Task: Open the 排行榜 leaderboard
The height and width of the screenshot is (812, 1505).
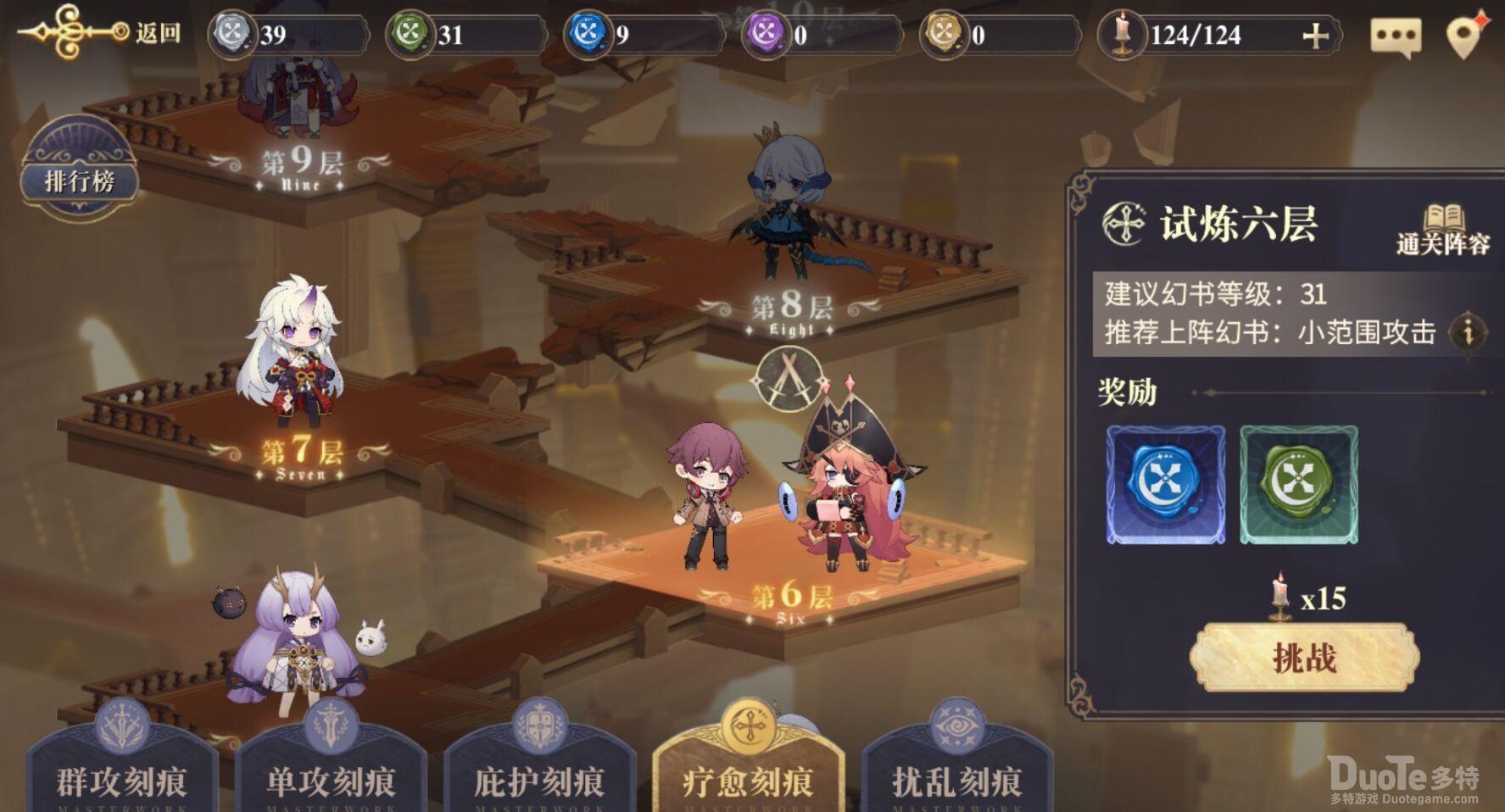Action: click(81, 178)
